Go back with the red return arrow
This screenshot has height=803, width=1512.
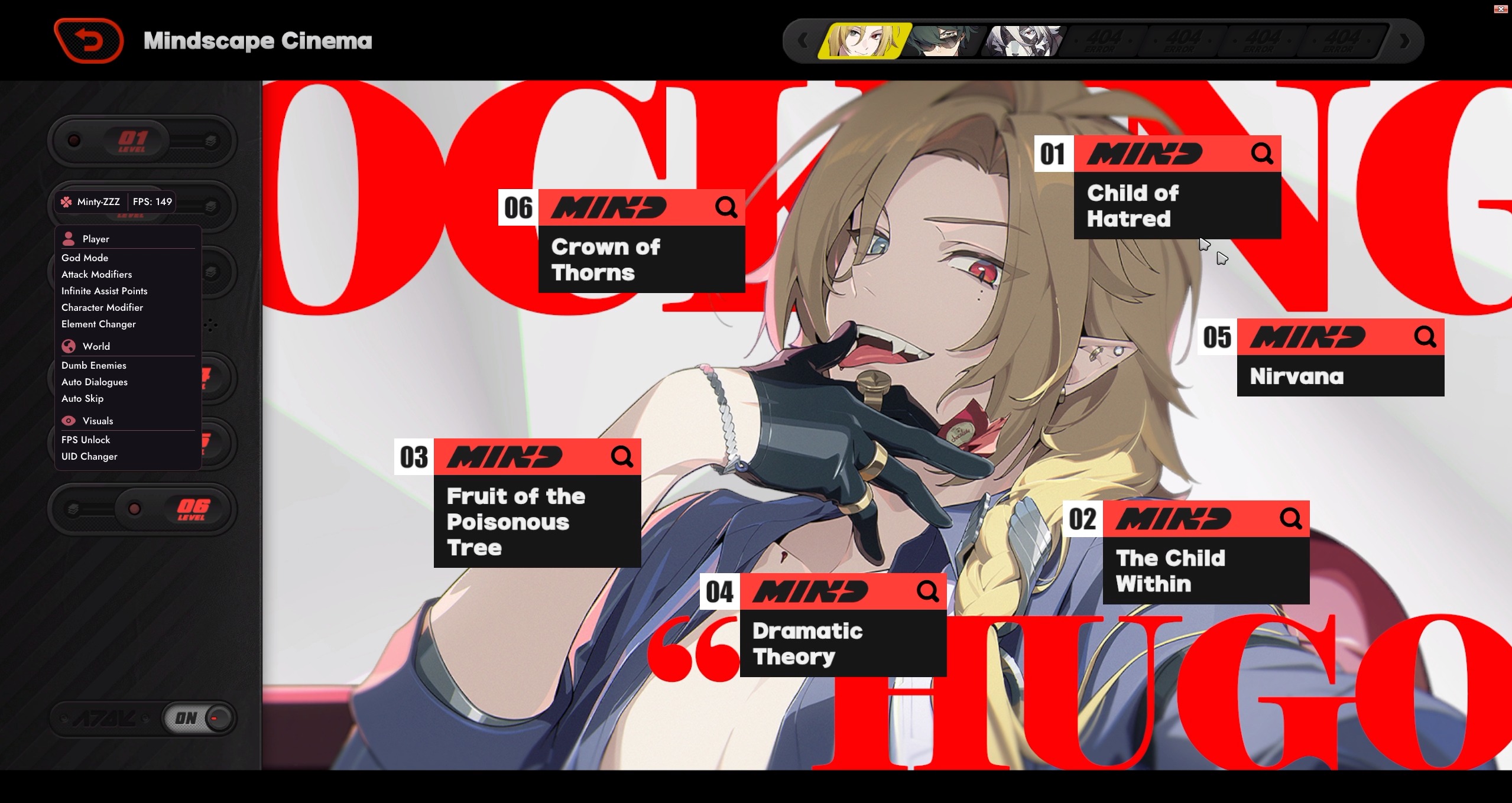[x=89, y=40]
